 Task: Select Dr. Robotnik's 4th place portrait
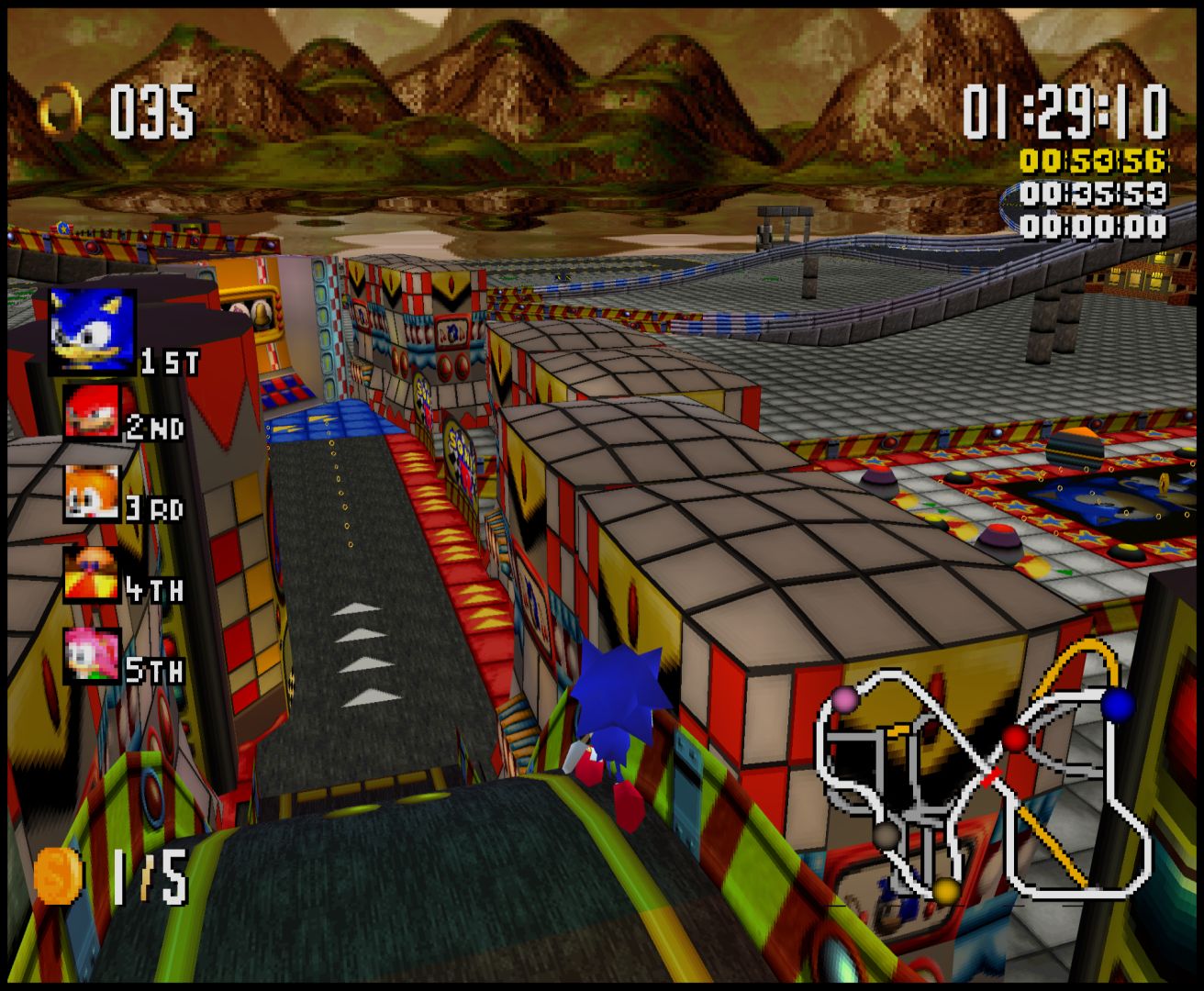click(91, 574)
